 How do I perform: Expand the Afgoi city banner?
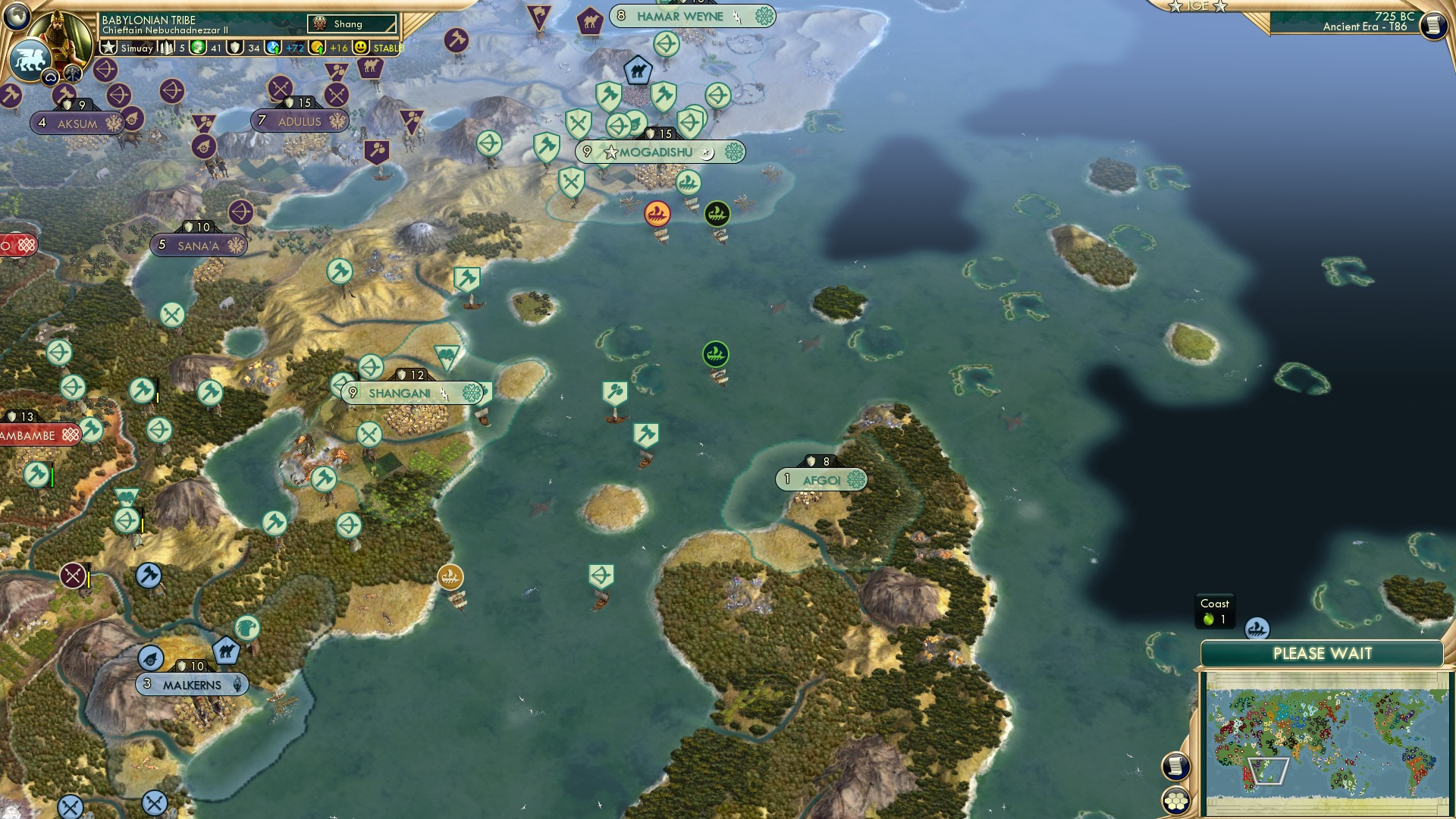(821, 479)
